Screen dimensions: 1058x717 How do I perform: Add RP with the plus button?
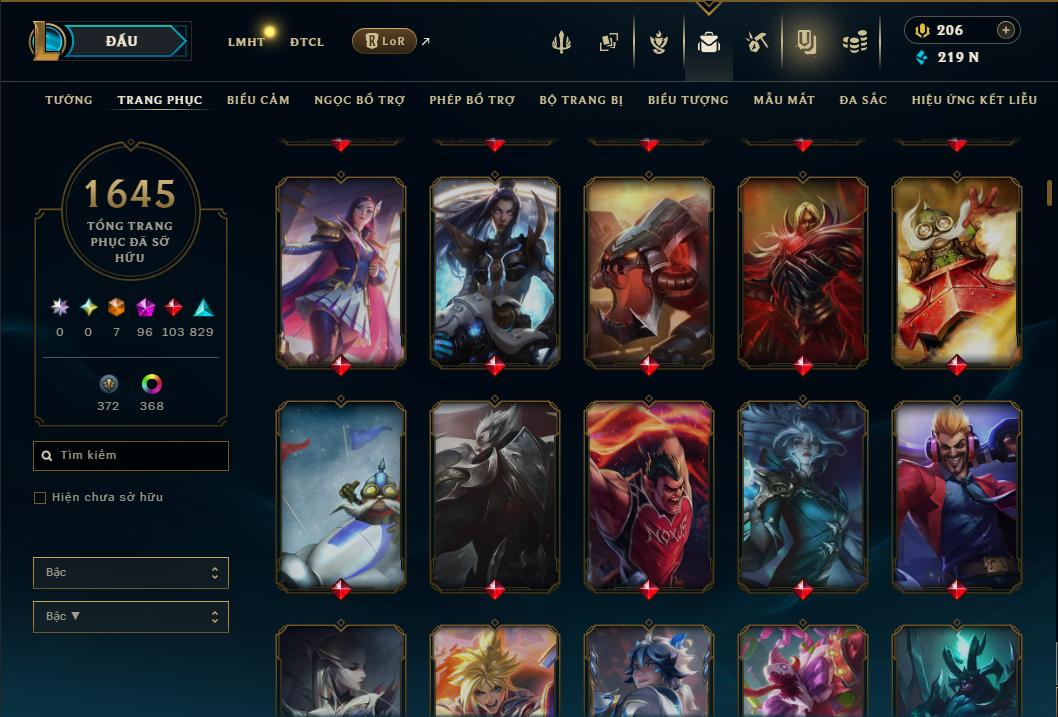pyautogui.click(x=1005, y=30)
